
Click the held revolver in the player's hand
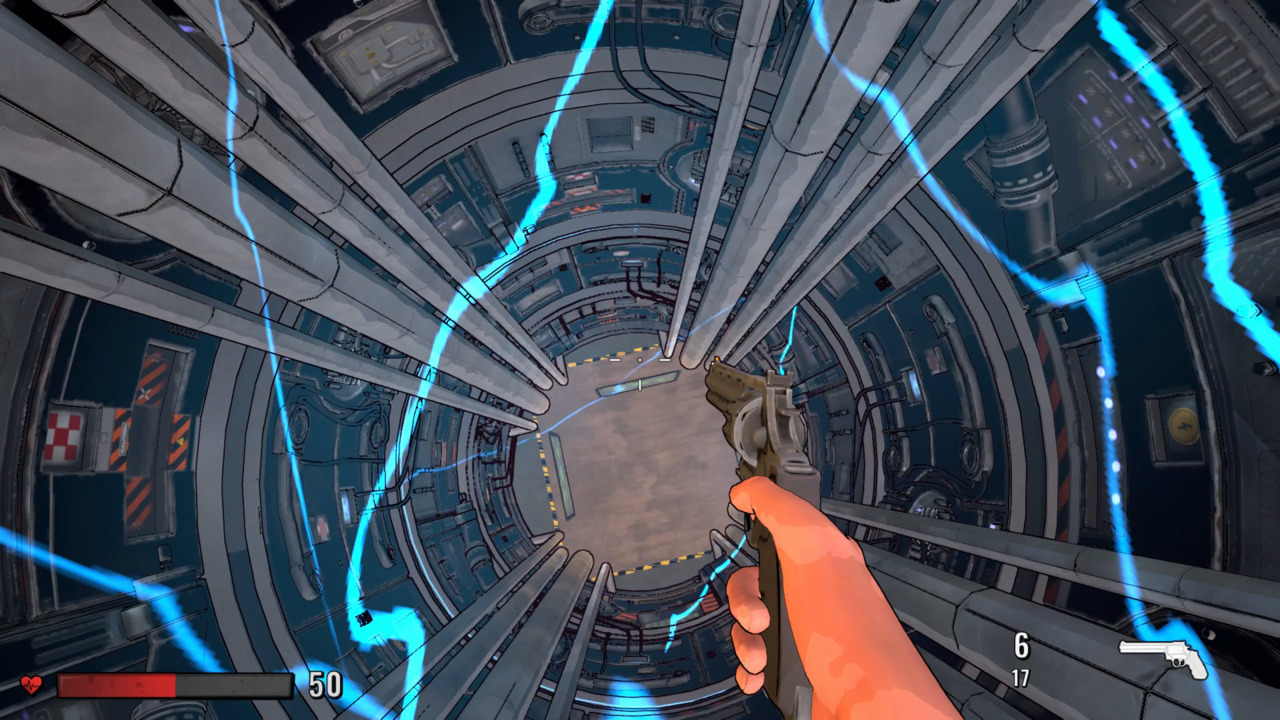click(755, 430)
